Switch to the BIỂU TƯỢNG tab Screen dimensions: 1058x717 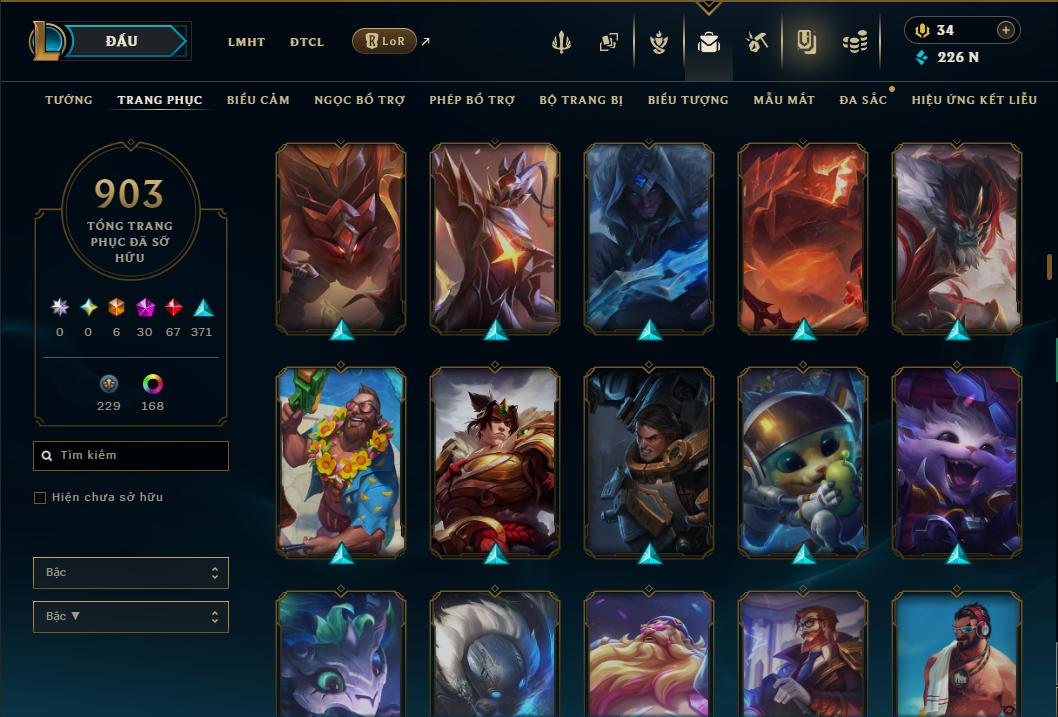688,100
